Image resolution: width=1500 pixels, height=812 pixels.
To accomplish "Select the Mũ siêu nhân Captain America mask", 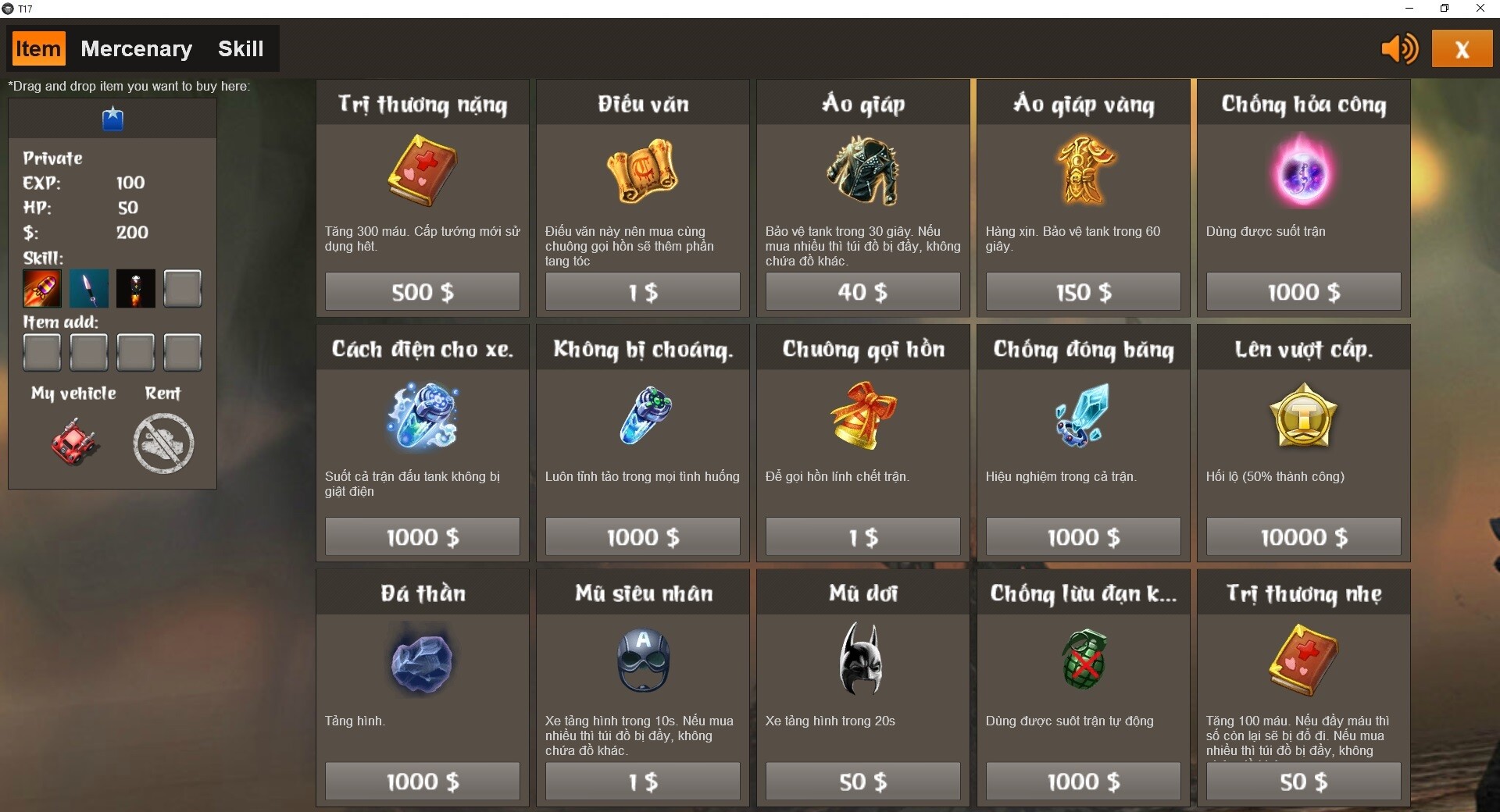I will (642, 660).
